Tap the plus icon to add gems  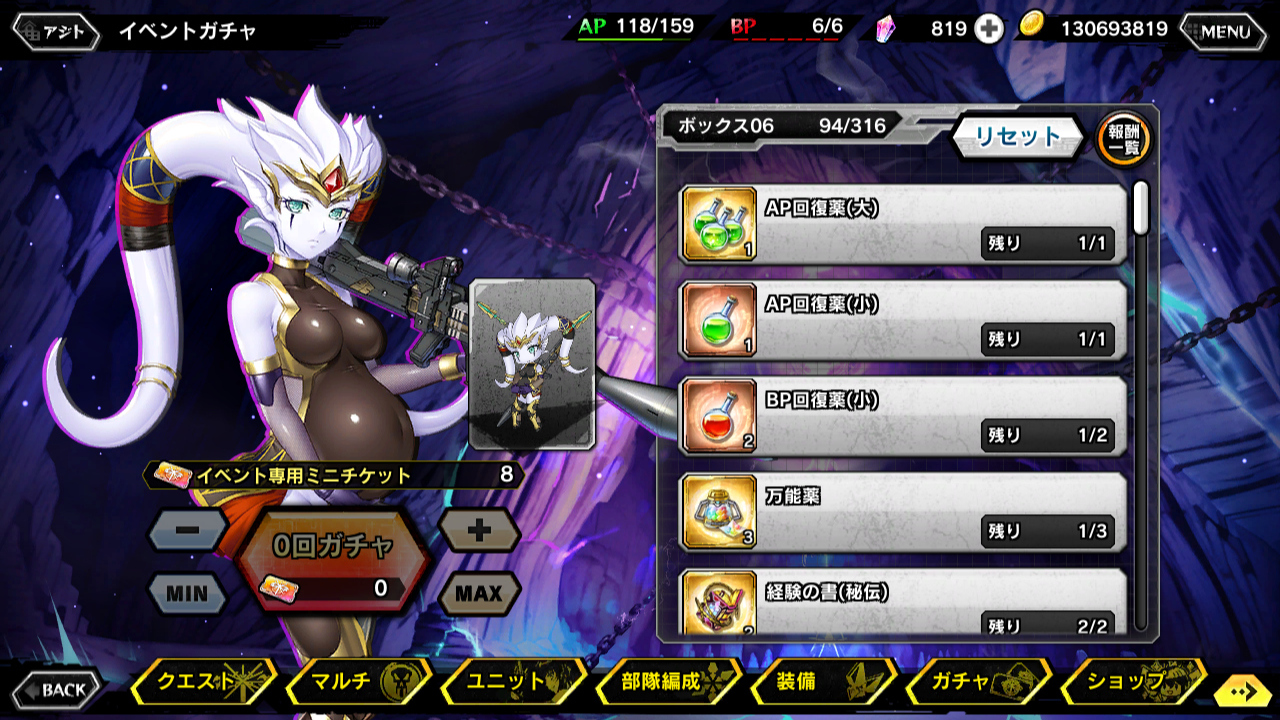pyautogui.click(x=989, y=29)
